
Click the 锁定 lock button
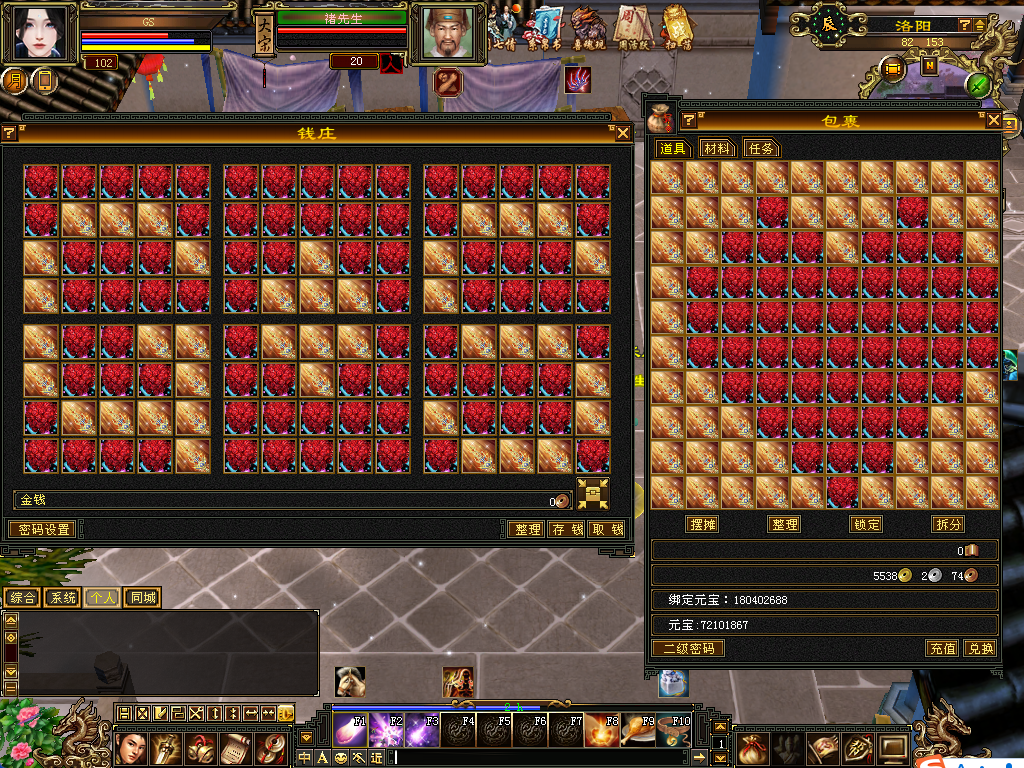pos(866,524)
